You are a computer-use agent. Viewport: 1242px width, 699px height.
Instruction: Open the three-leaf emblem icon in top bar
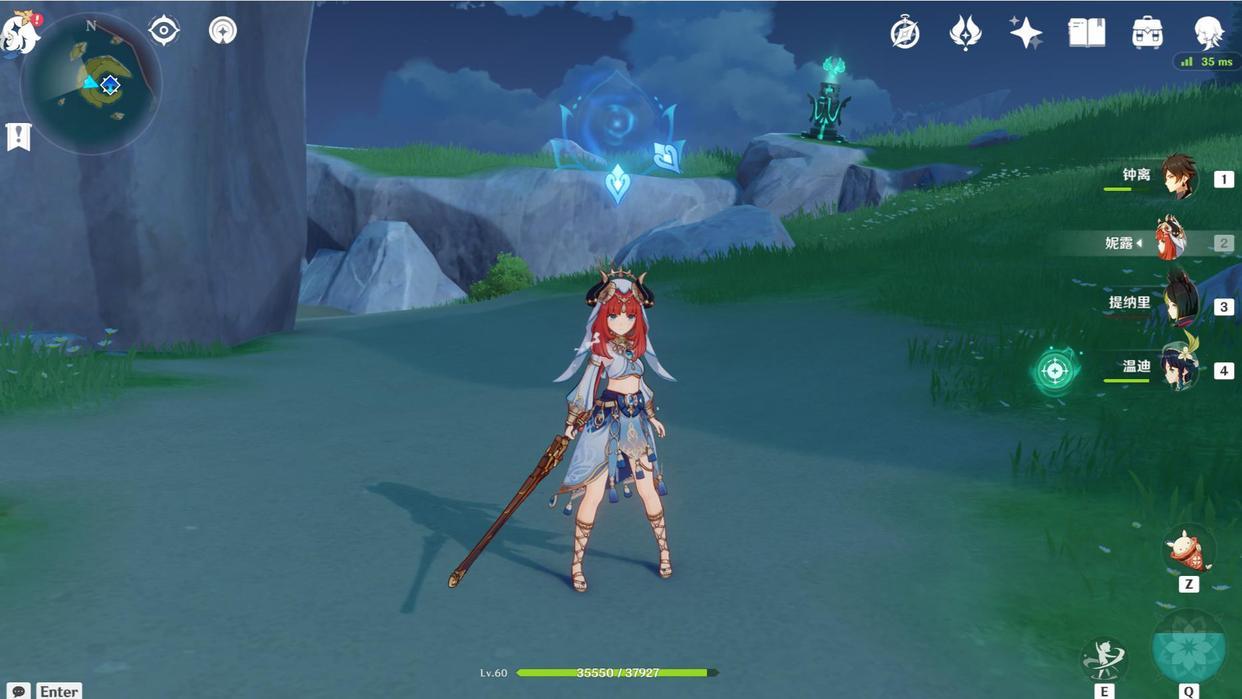point(965,33)
